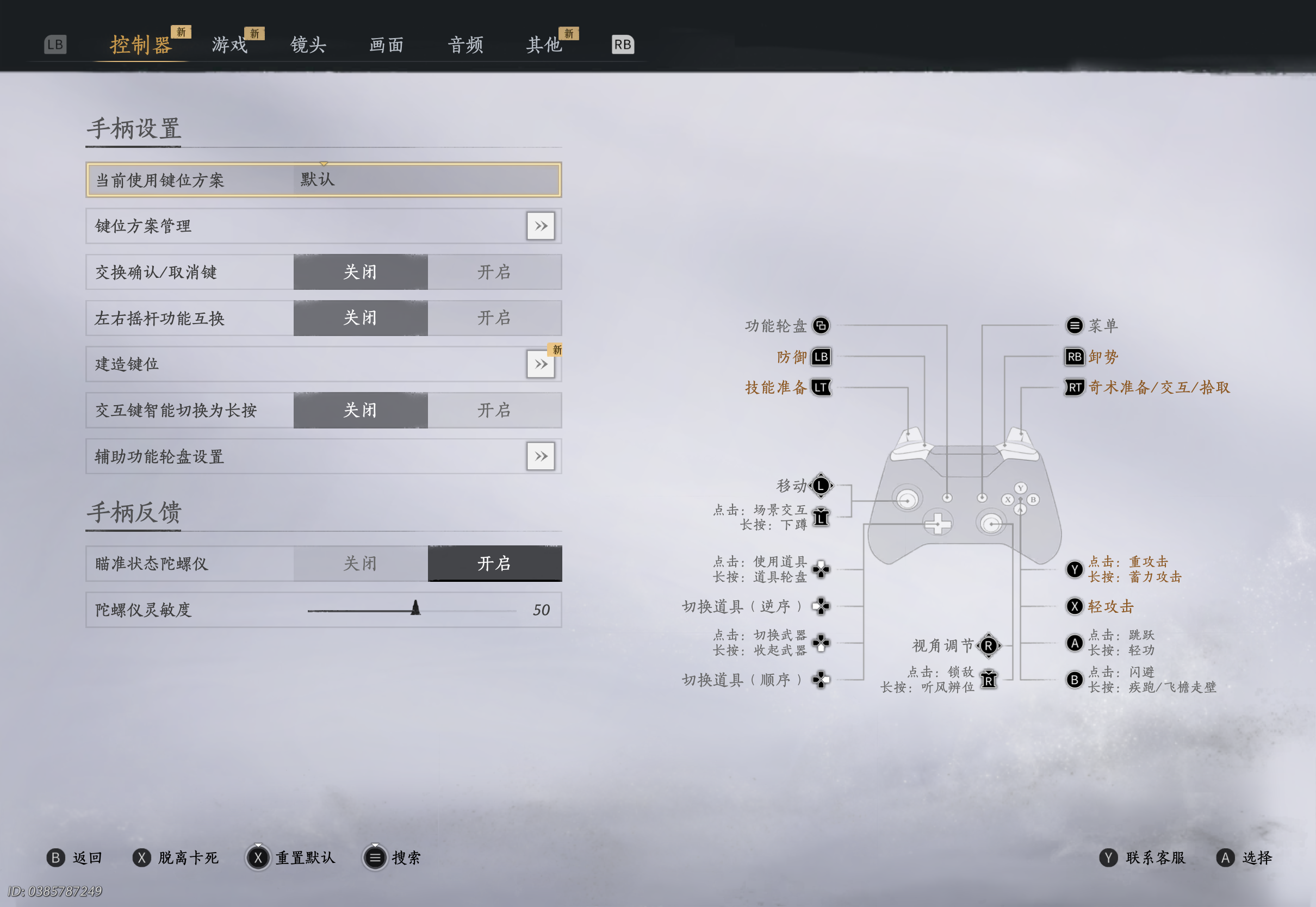Viewport: 1316px width, 907px height.
Task: Contact support via 联系客服
Action: (1143, 858)
